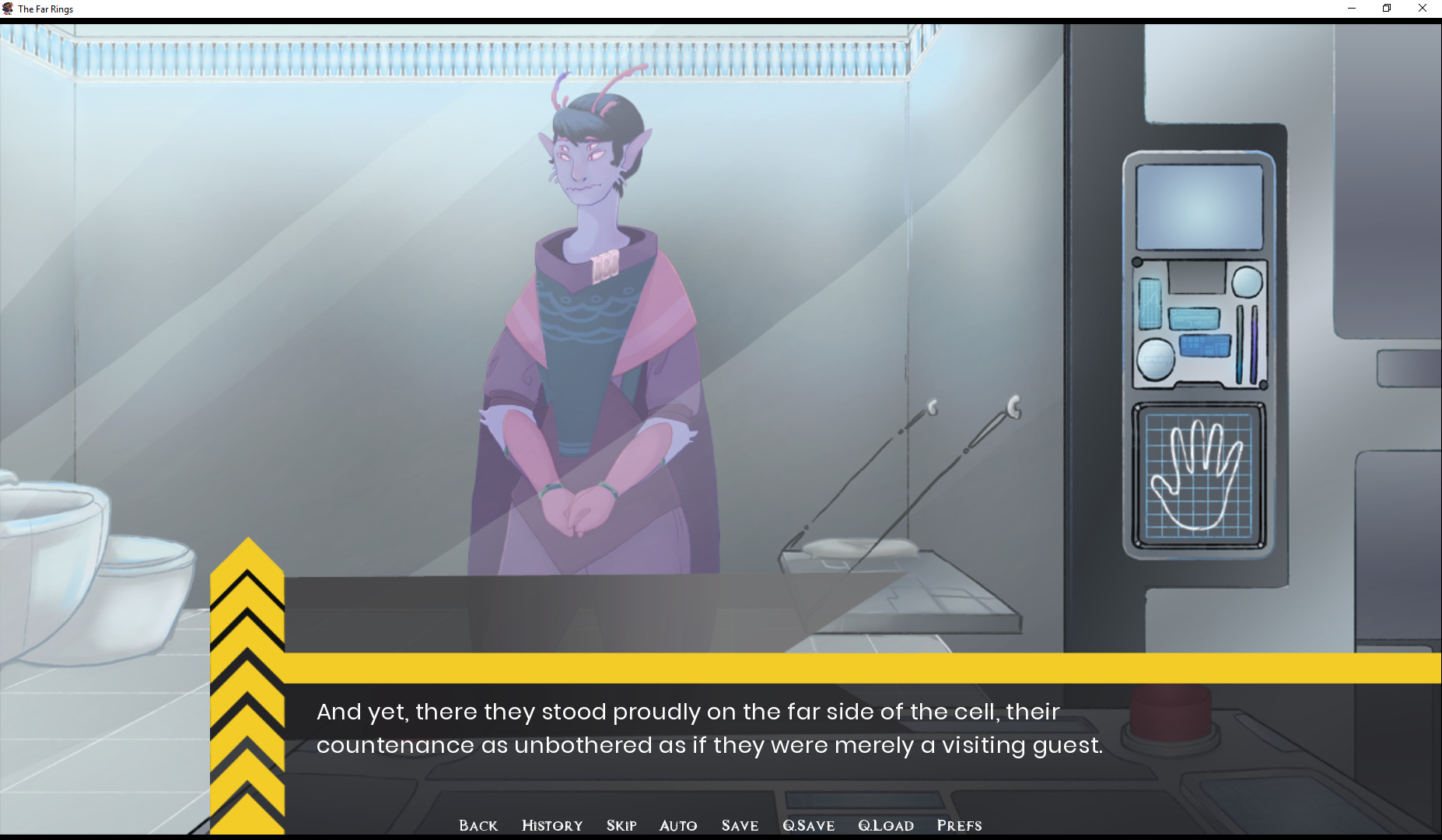The width and height of the screenshot is (1442, 840).
Task: Quick save with Q.Save
Action: pyautogui.click(x=808, y=826)
